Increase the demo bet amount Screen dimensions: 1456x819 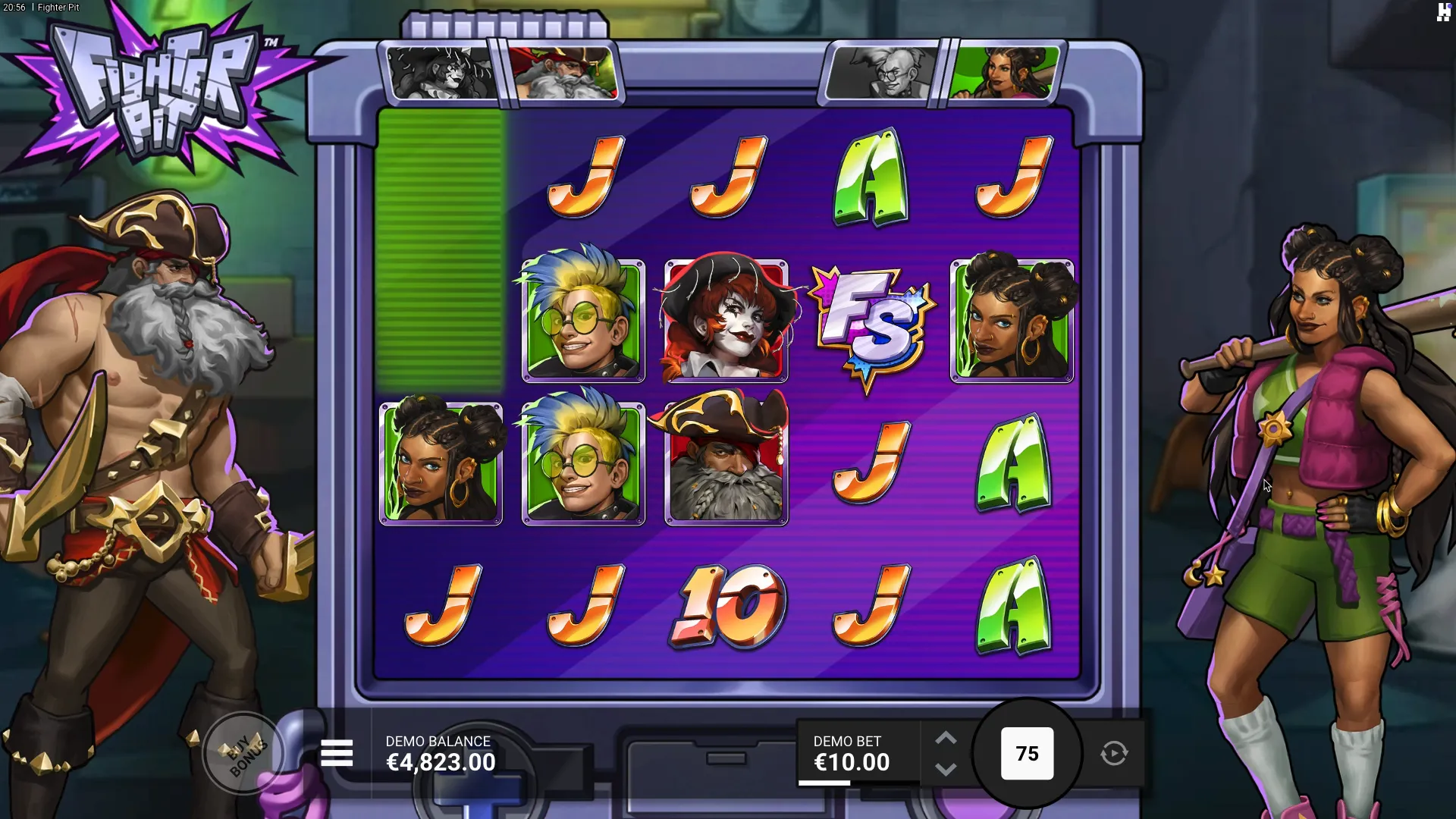(945, 738)
